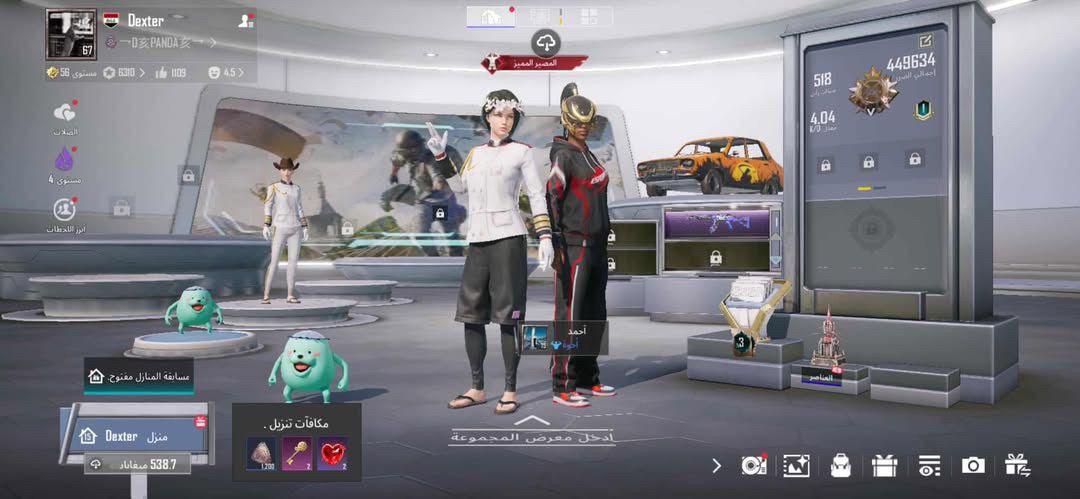The height and width of the screenshot is (499, 1080).
Task: Take a photo with the camera icon
Action: click(x=972, y=465)
